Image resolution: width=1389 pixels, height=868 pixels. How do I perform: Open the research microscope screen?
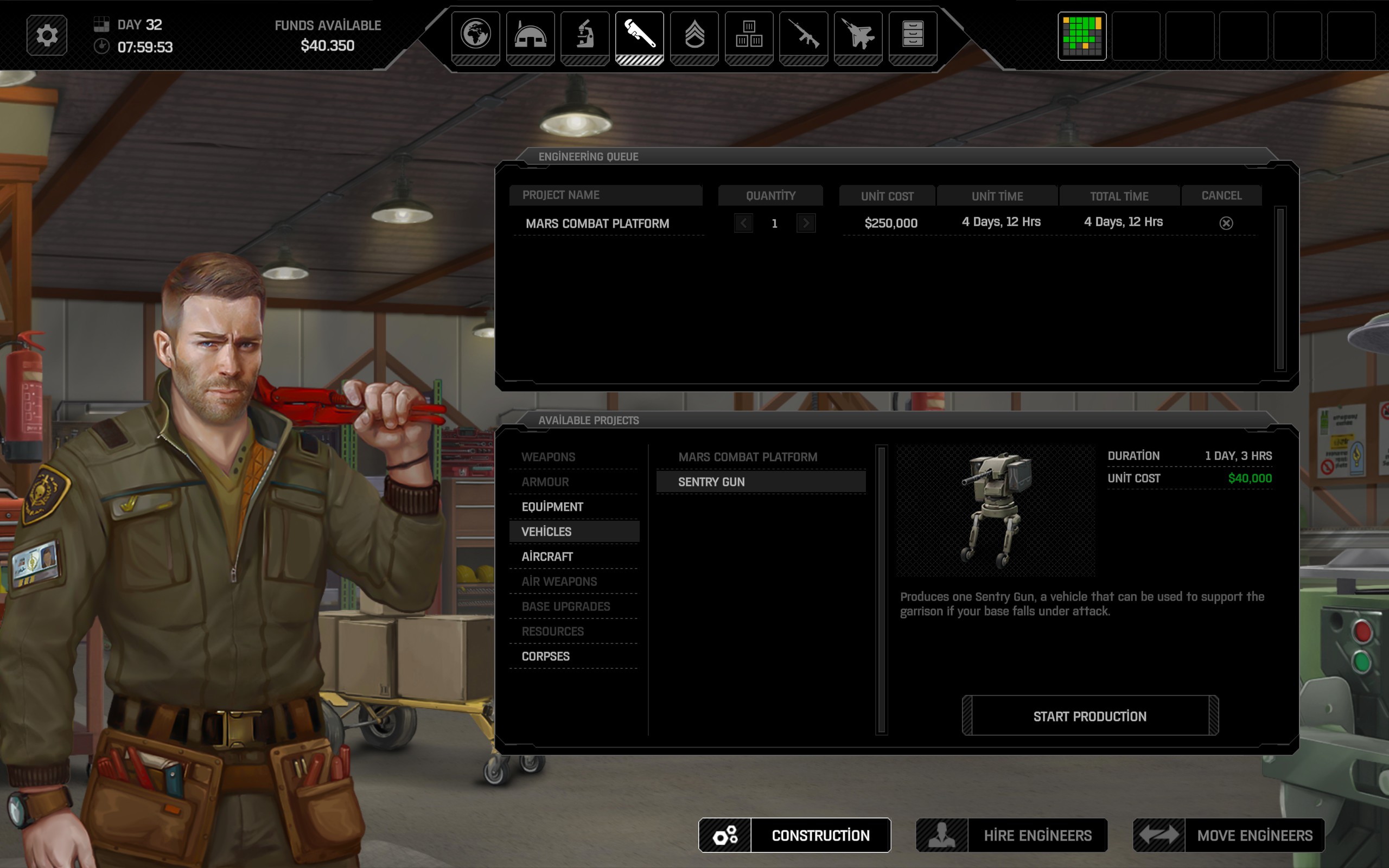click(584, 36)
